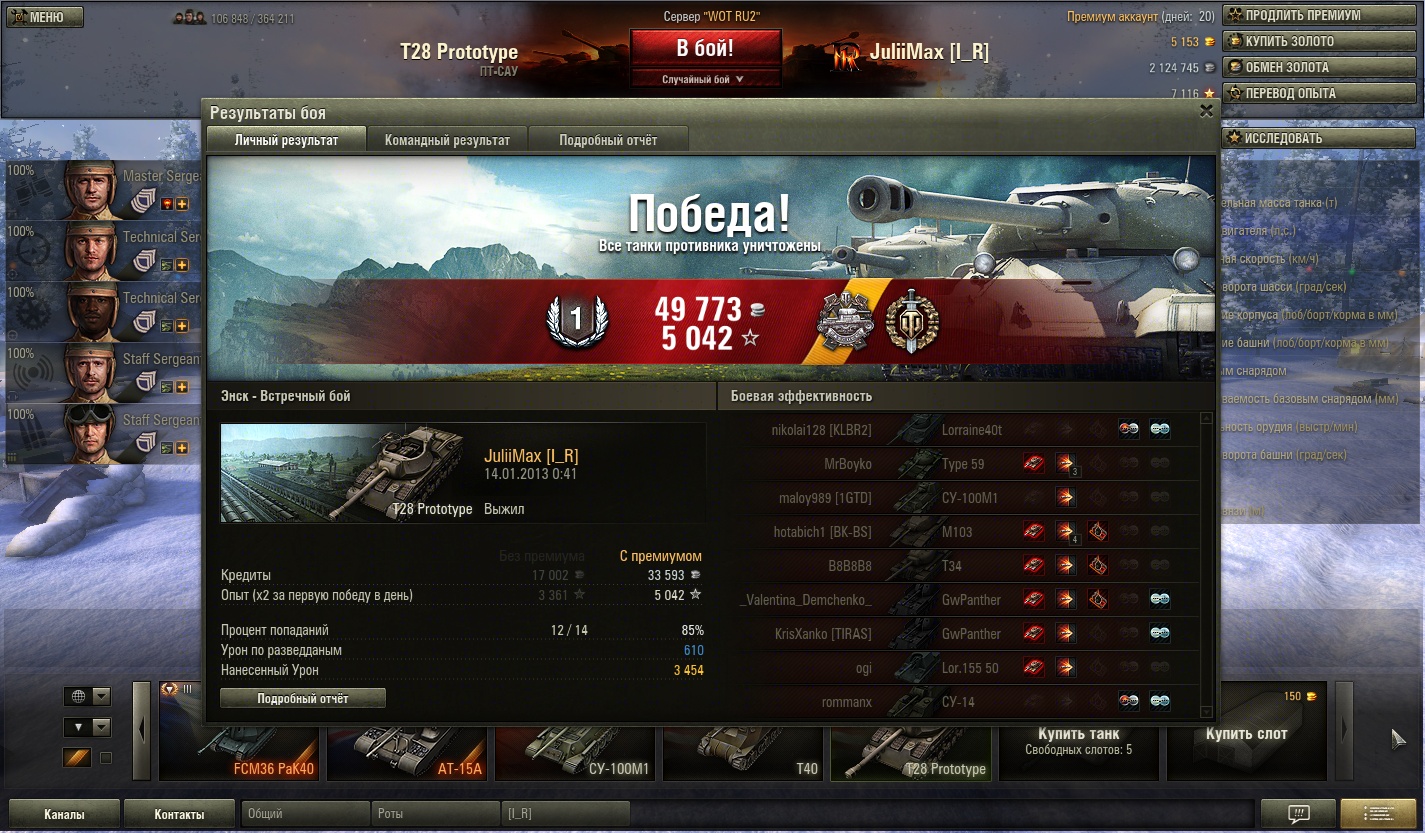This screenshot has height=833, width=1425.
Task: Start battle with В бой! button
Action: point(705,48)
